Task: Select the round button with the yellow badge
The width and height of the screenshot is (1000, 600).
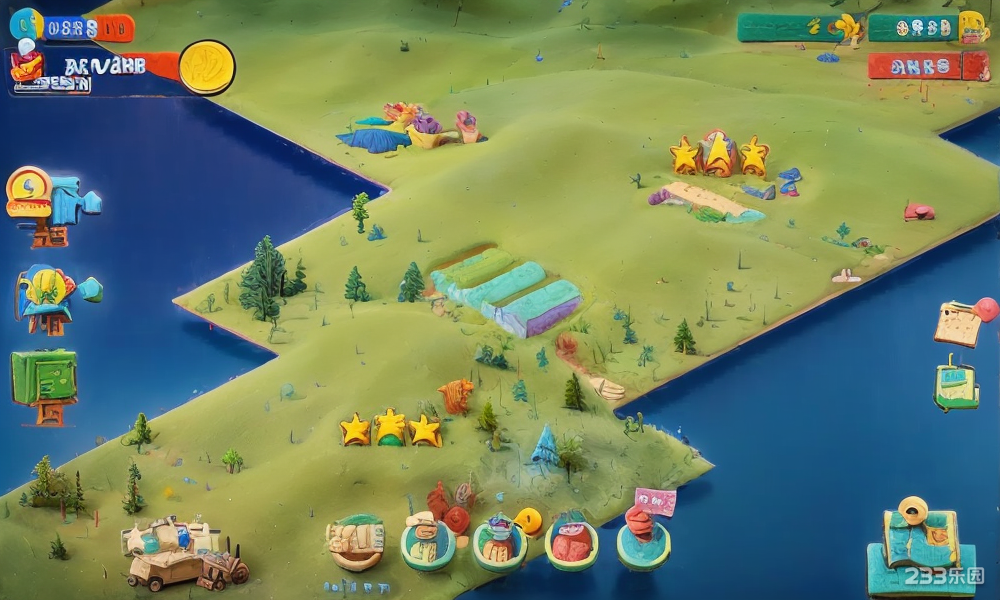Action: tap(502, 543)
